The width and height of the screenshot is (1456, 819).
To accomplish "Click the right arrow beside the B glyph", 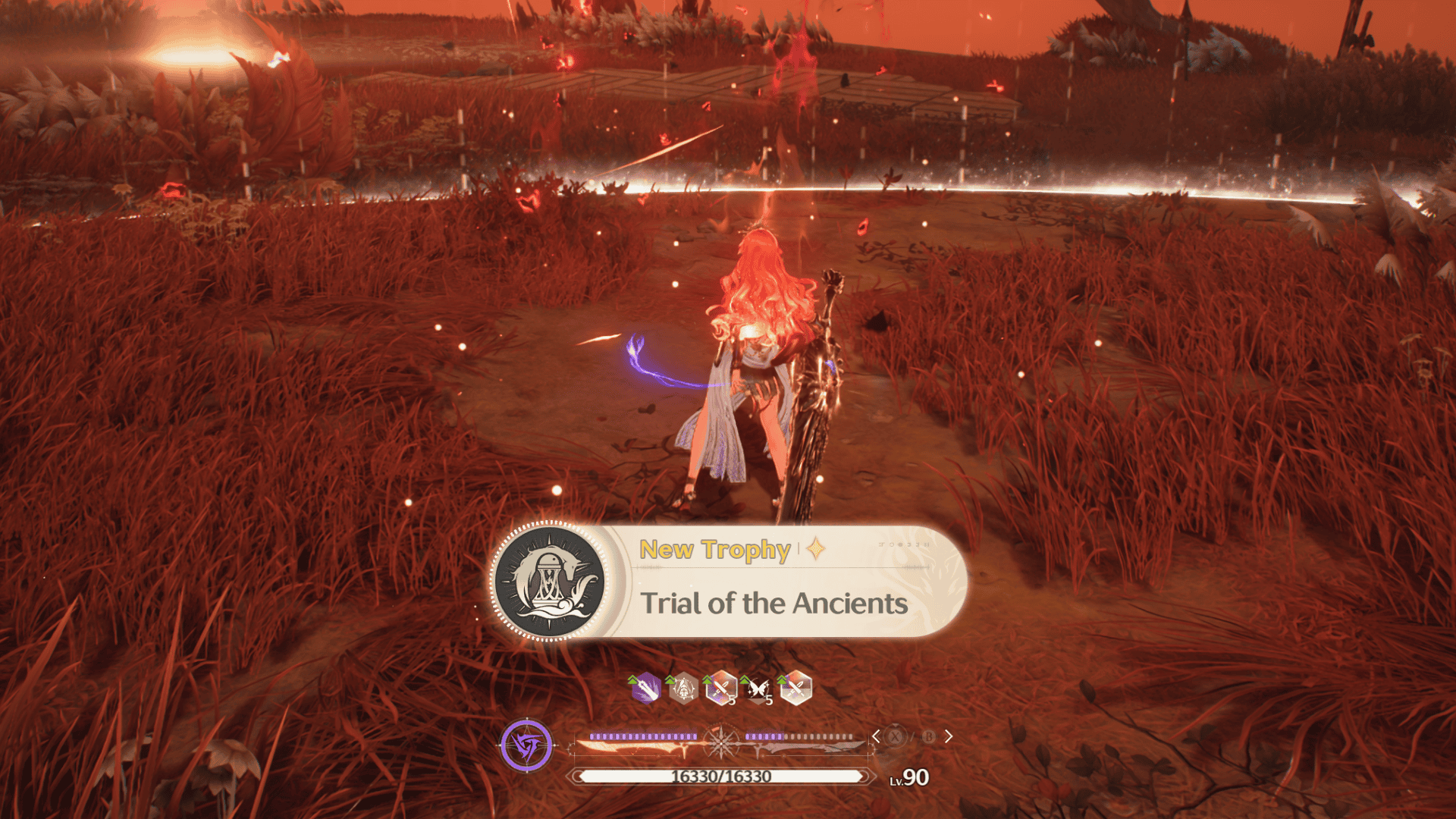I will (948, 736).
